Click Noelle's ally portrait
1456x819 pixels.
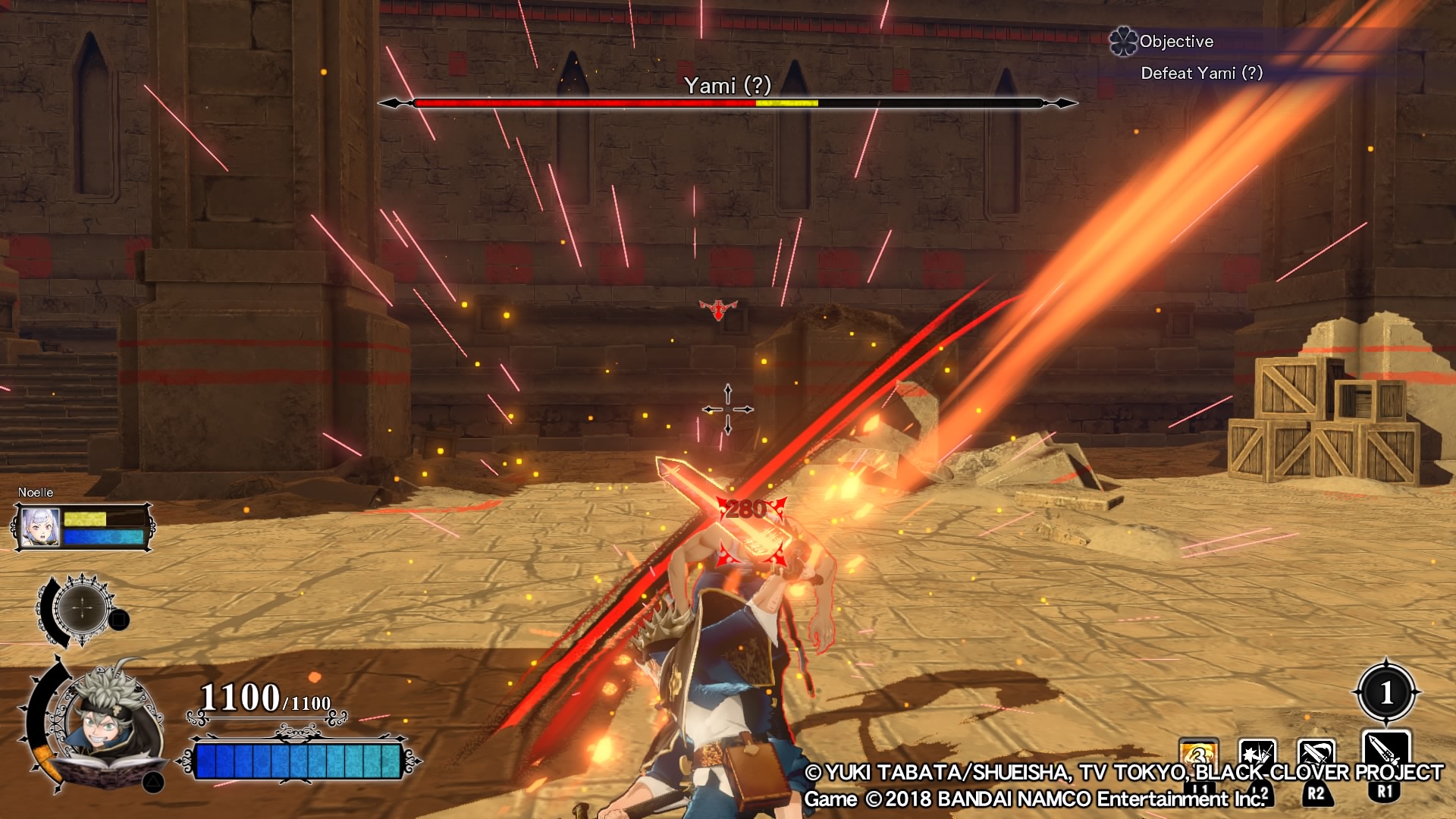coord(41,526)
